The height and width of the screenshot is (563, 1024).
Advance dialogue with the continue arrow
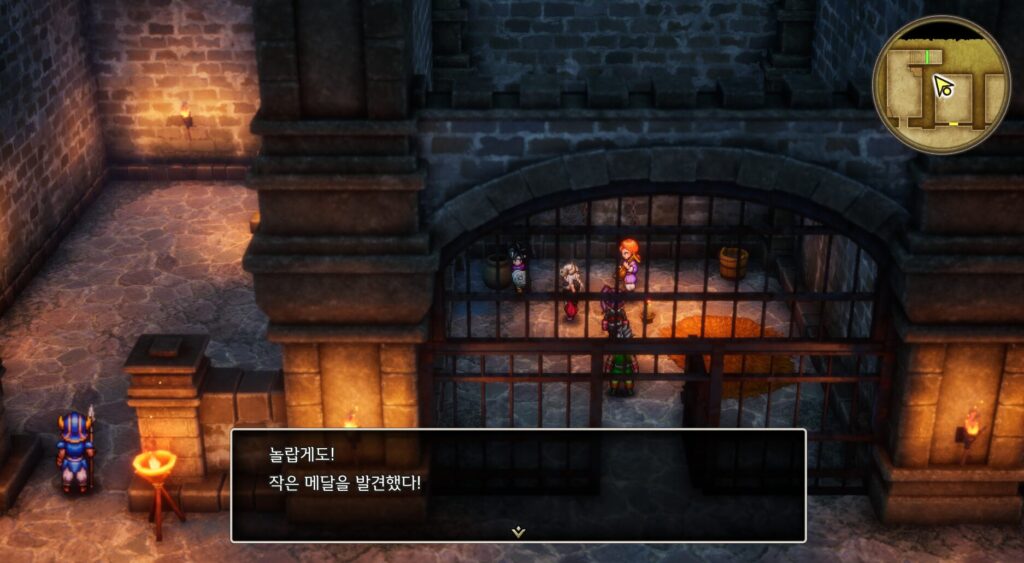518,532
